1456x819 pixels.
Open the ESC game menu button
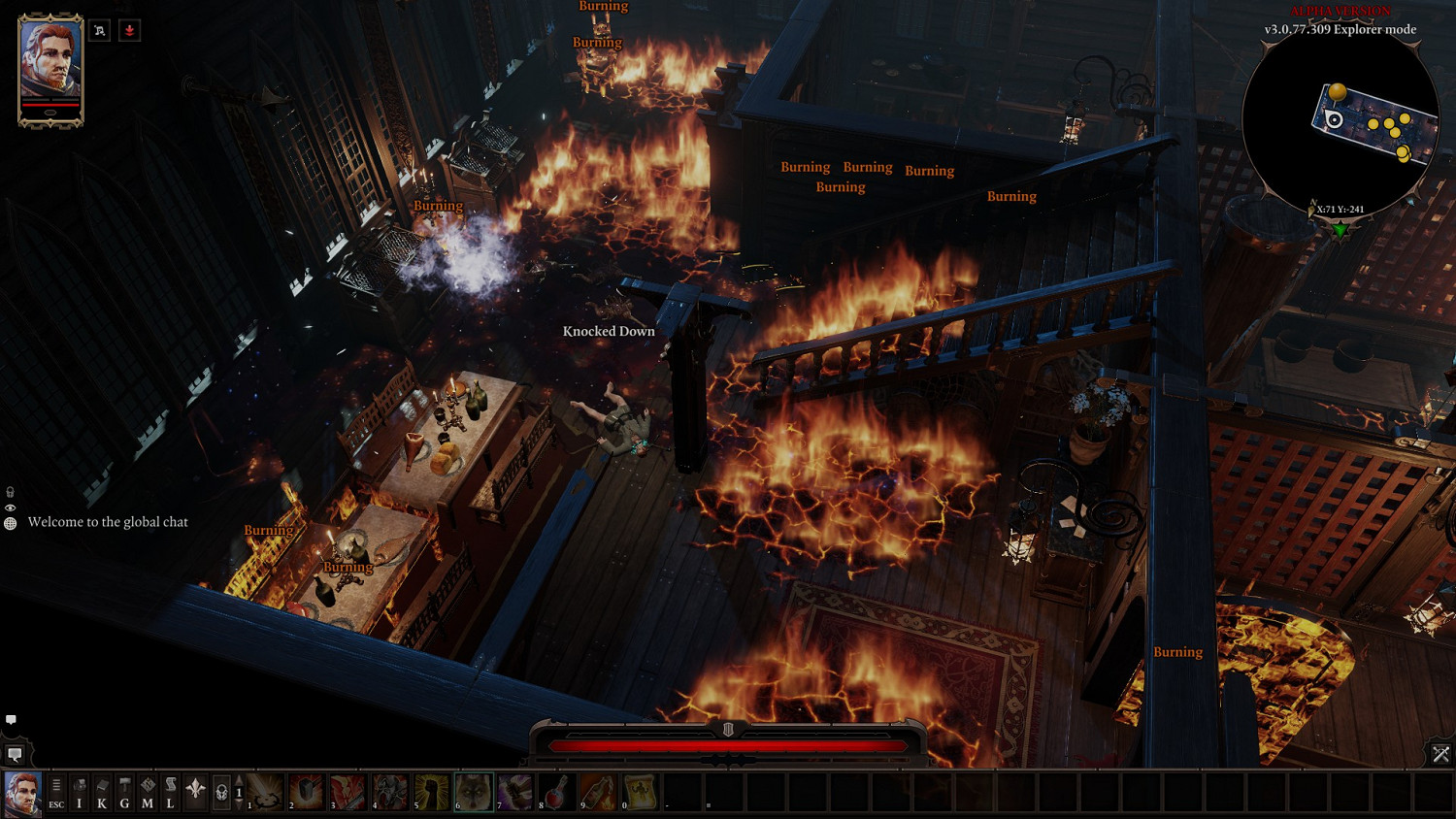tap(56, 791)
